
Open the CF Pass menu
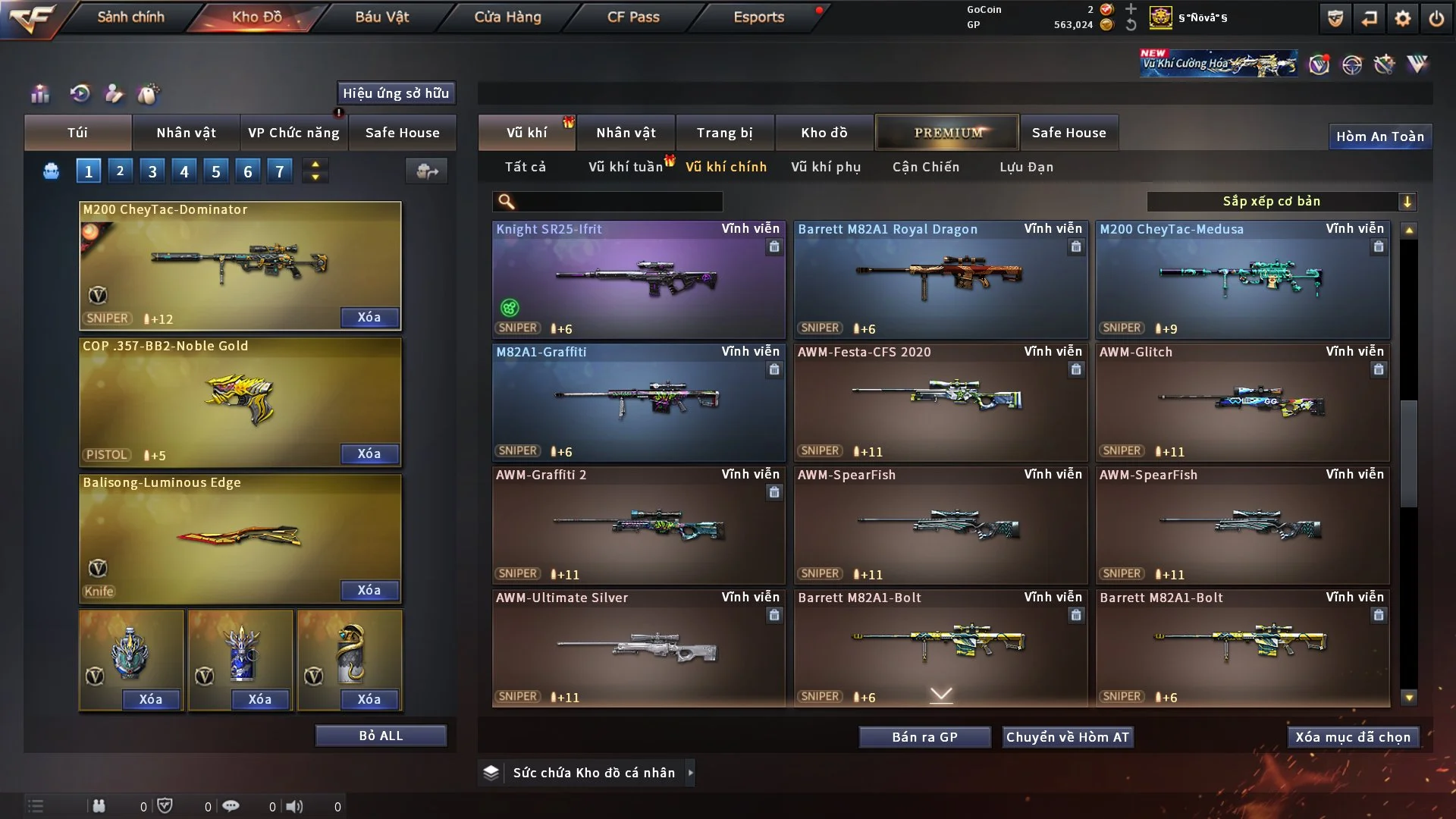click(633, 17)
